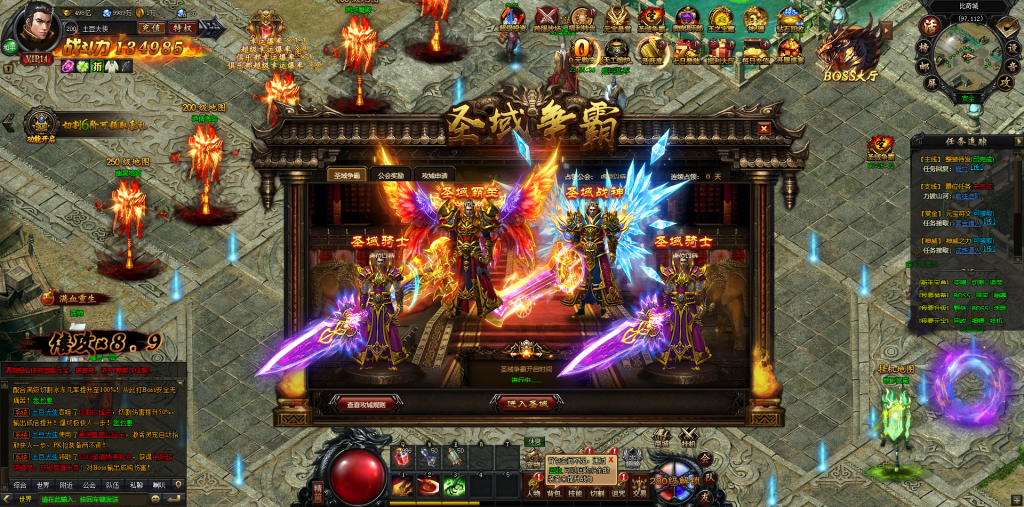Activate the green claw skill
This screenshot has height=507, width=1024.
tap(455, 486)
